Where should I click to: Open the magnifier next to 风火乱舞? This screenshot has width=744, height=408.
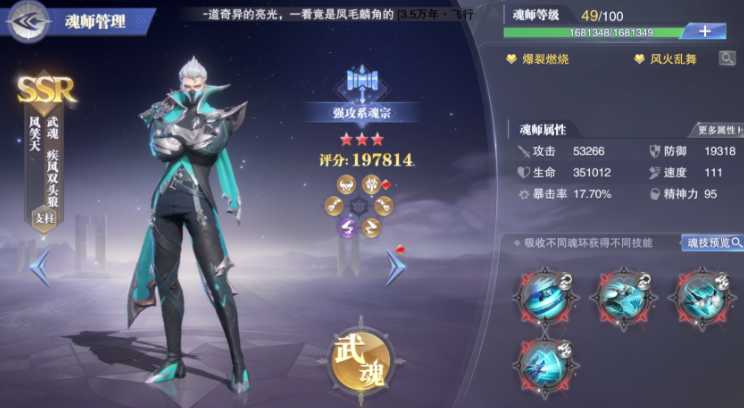click(x=727, y=59)
